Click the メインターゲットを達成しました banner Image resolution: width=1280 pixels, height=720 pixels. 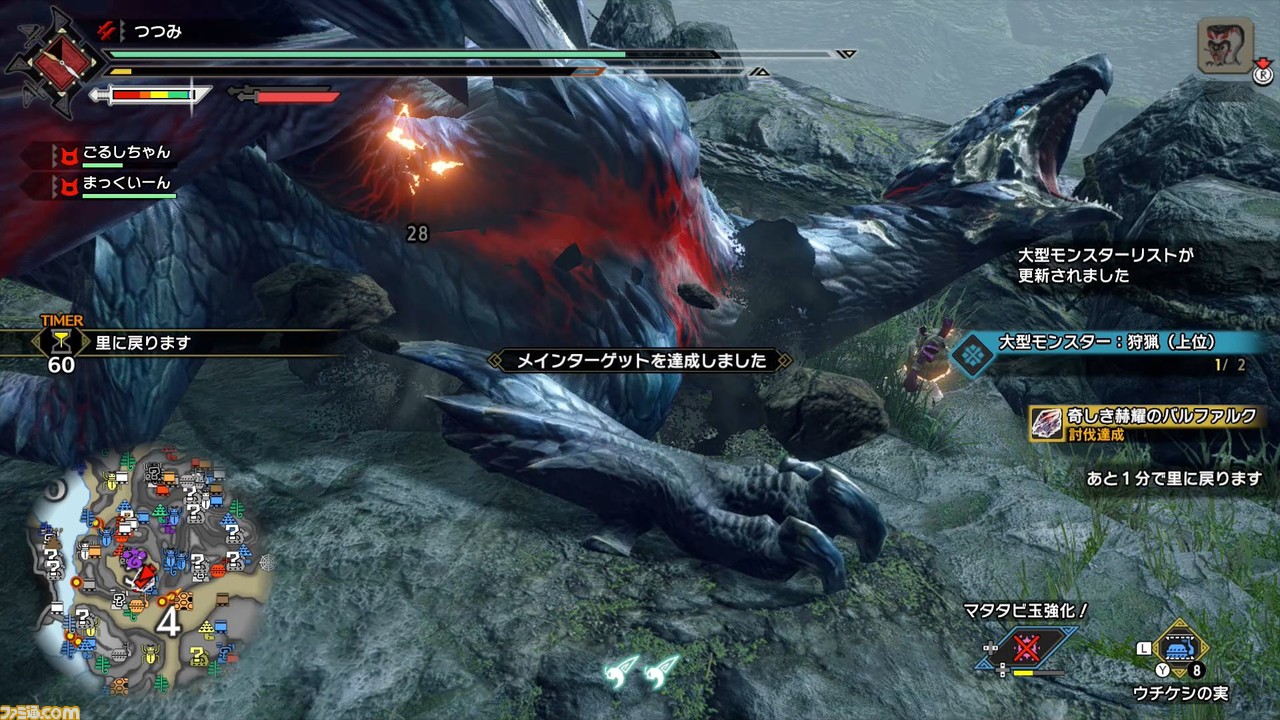(641, 361)
